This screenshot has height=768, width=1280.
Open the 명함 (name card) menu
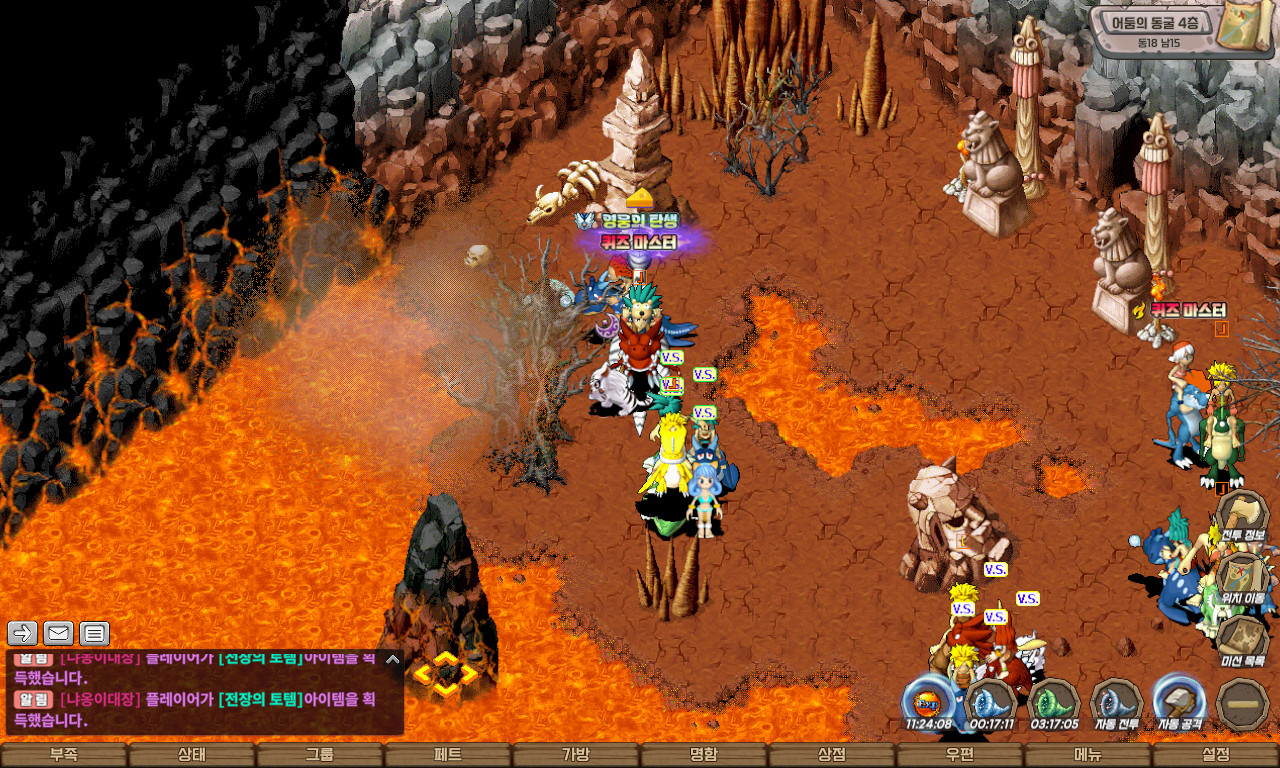tap(704, 755)
